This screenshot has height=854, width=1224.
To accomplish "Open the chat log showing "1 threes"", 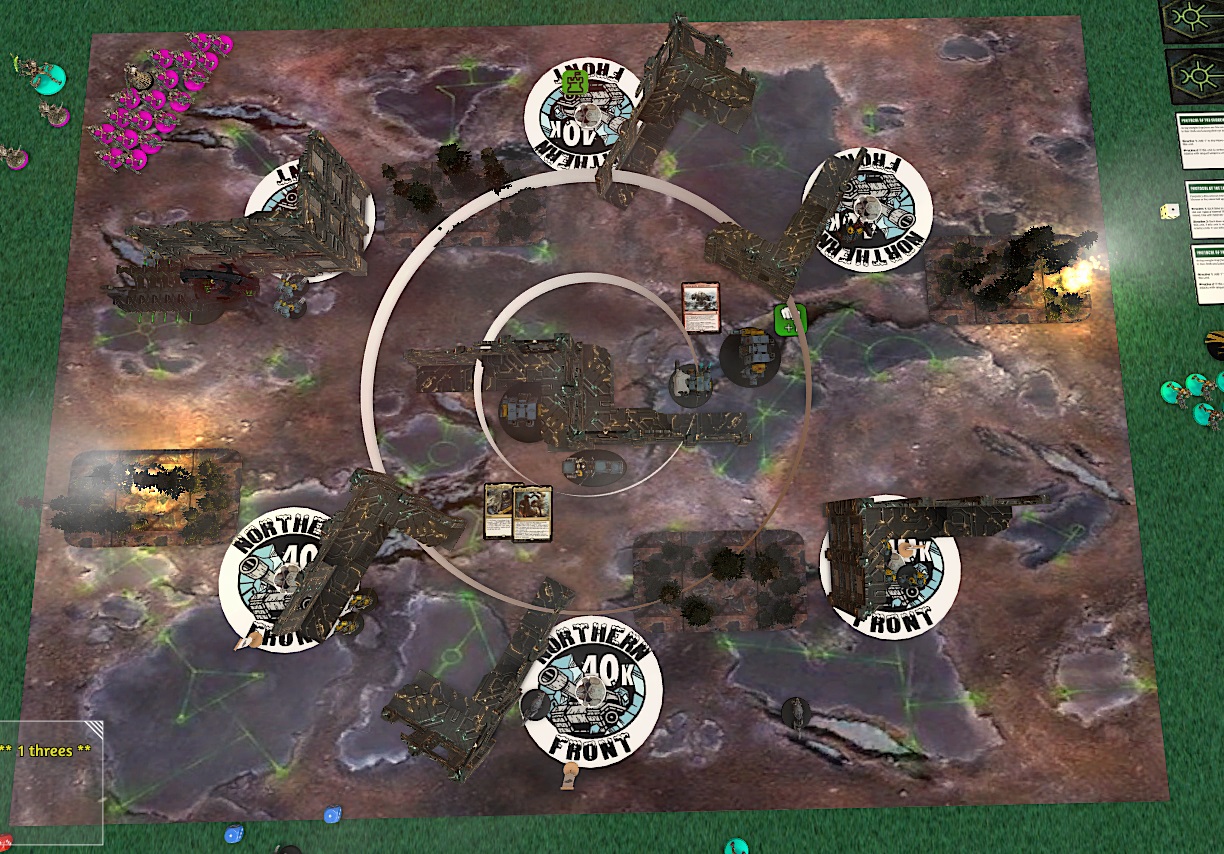I will click(51, 781).
